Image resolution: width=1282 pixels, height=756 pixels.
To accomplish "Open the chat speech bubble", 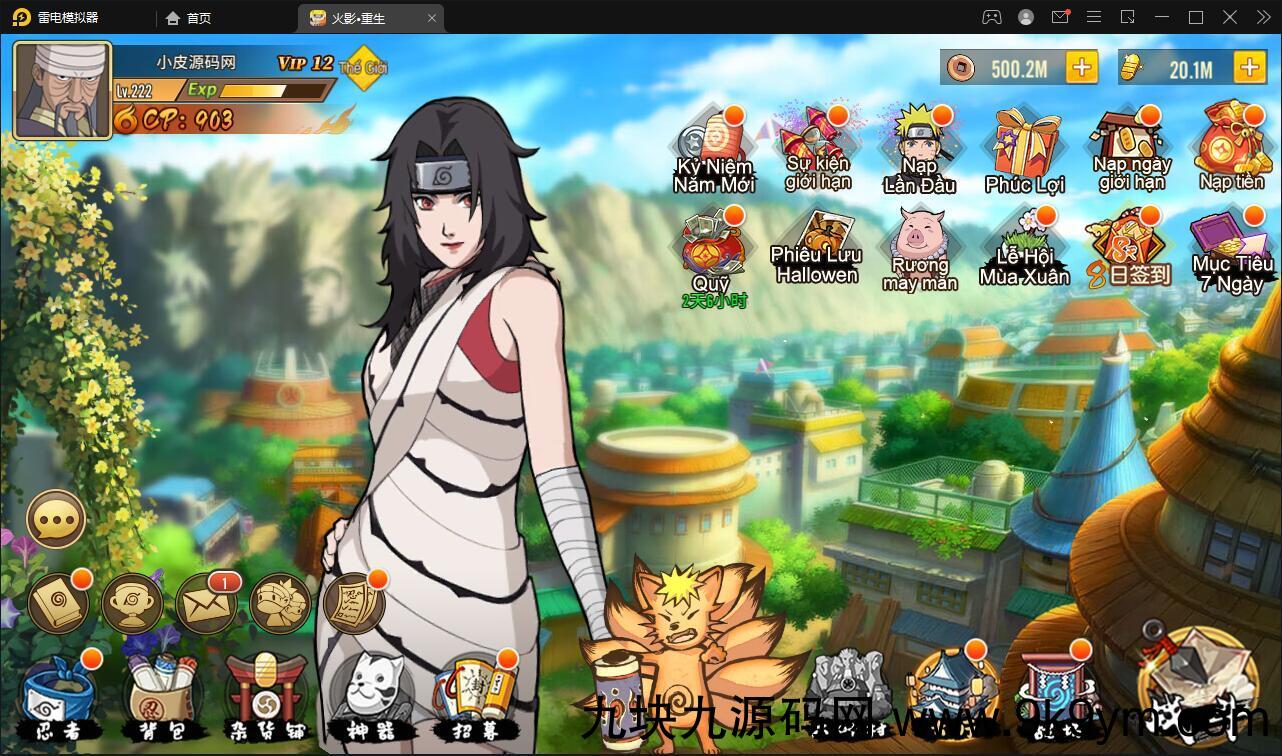I will 56,519.
